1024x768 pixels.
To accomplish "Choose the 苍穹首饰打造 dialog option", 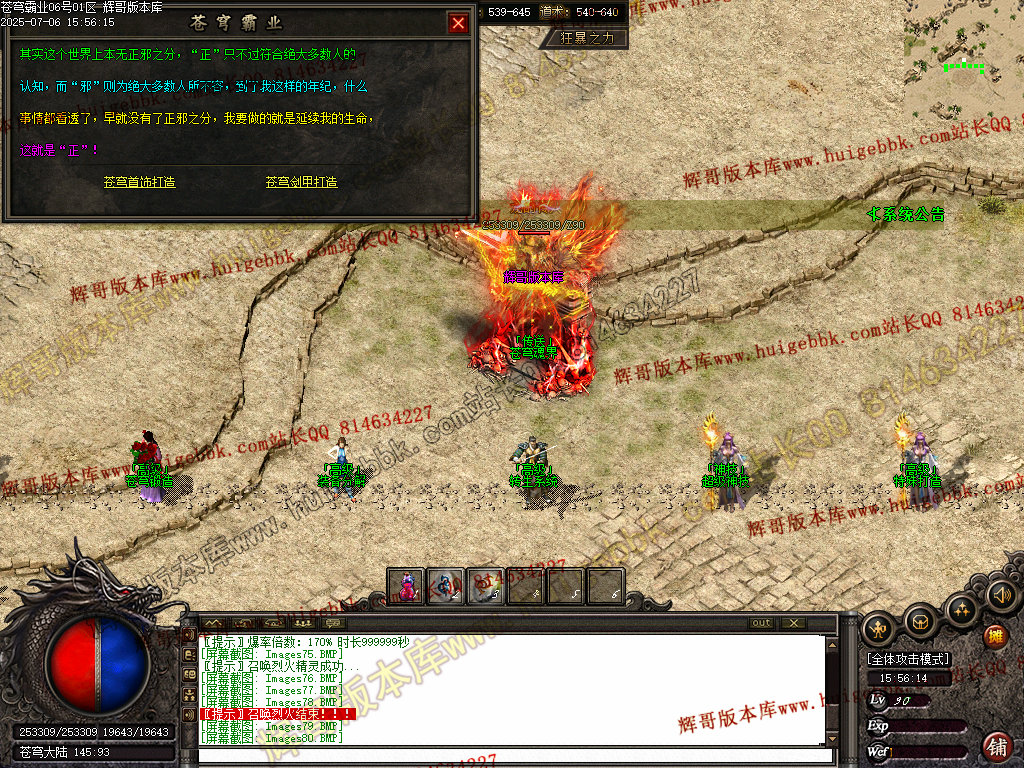I will point(139,182).
